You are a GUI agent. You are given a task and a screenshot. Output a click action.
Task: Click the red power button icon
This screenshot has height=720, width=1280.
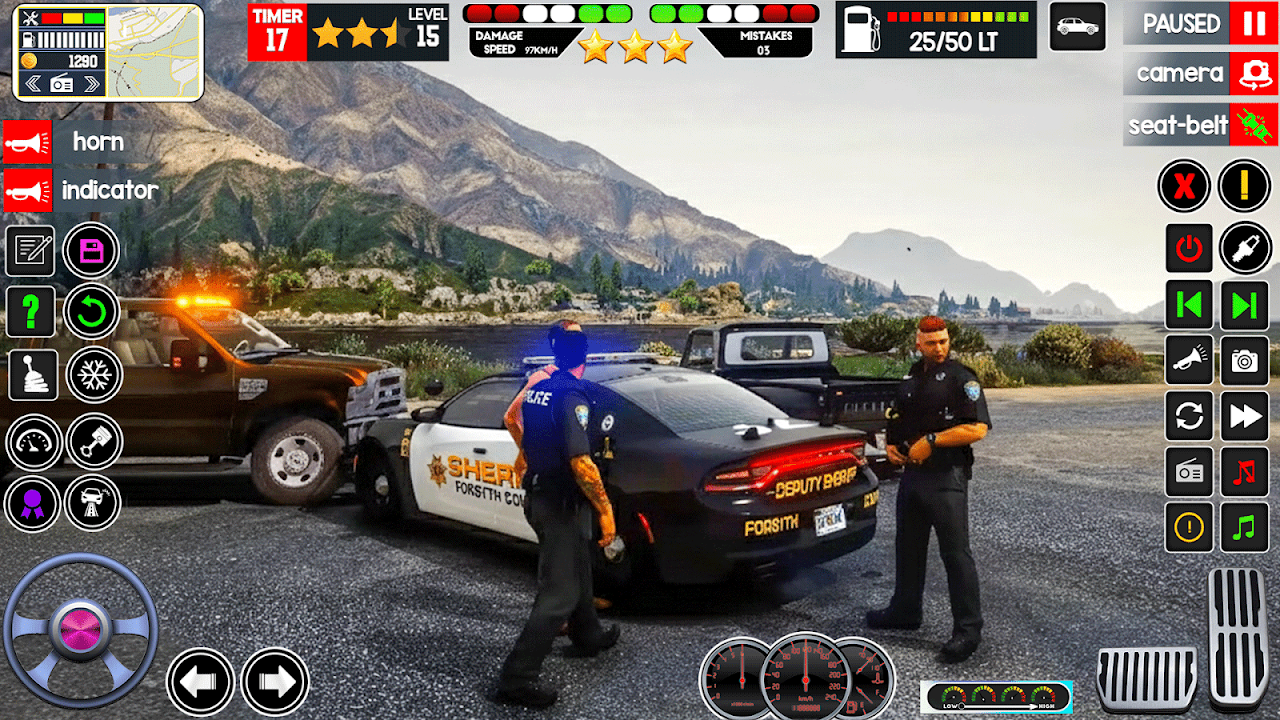tap(1189, 249)
